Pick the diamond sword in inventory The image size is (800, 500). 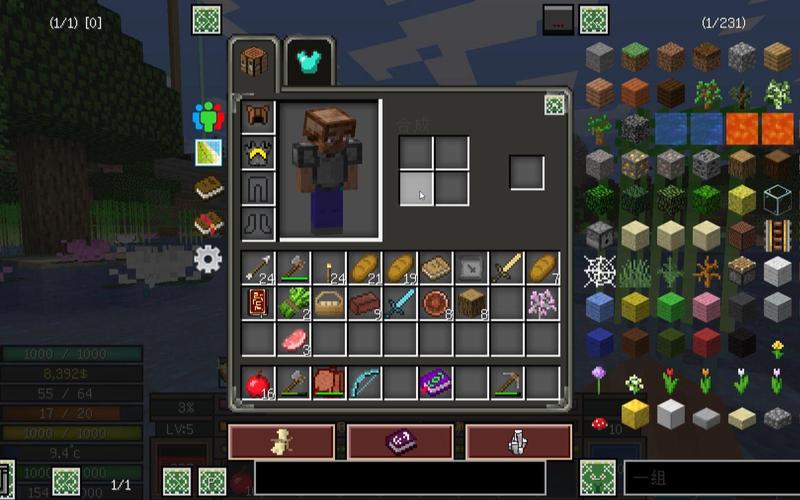pos(400,302)
